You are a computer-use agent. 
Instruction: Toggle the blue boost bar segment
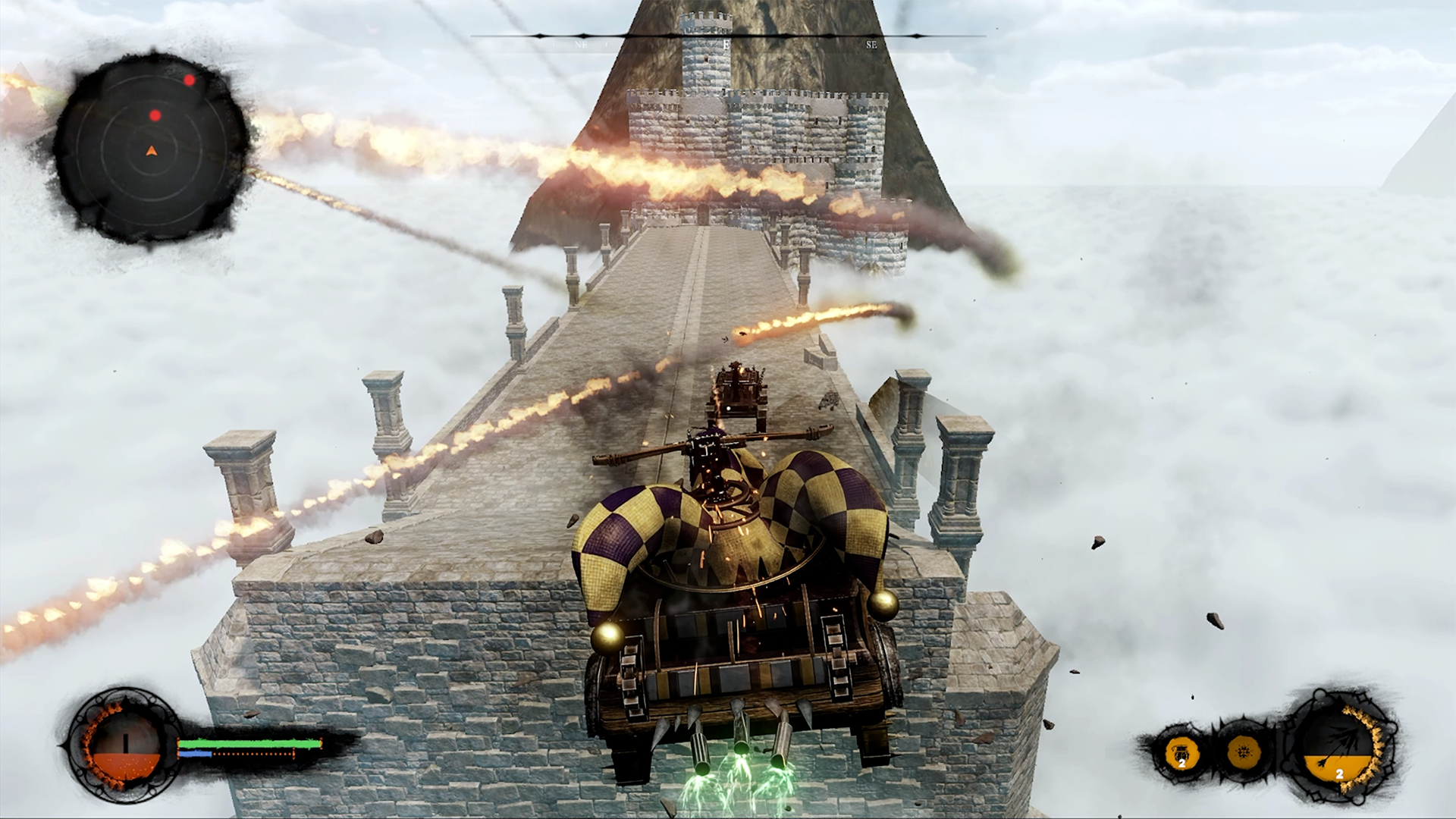click(x=195, y=753)
